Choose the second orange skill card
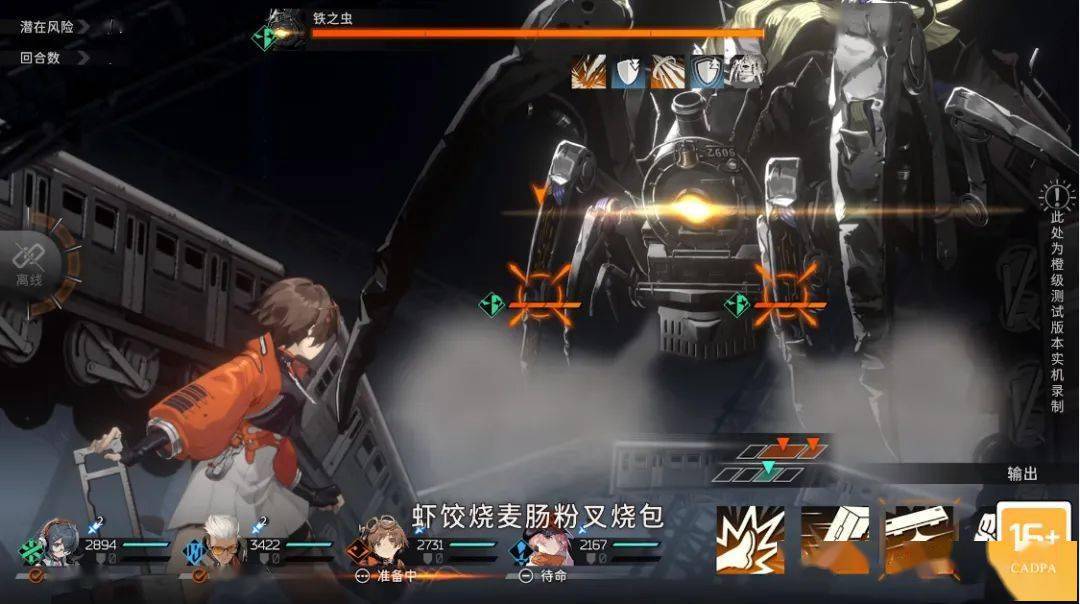Screen dimensions: 1080x604 [x=833, y=541]
